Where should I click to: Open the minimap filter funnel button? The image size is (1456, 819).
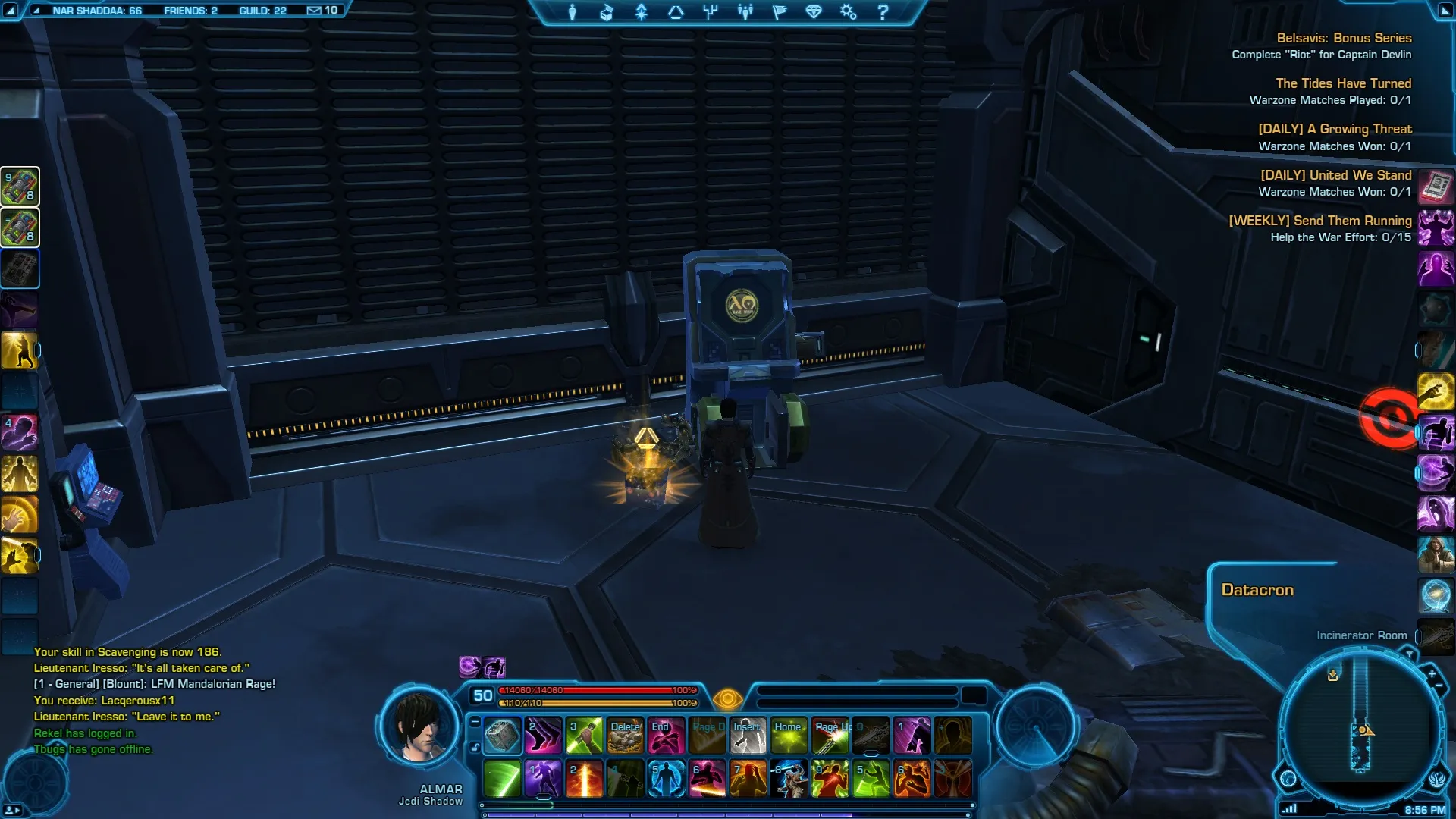1408,654
